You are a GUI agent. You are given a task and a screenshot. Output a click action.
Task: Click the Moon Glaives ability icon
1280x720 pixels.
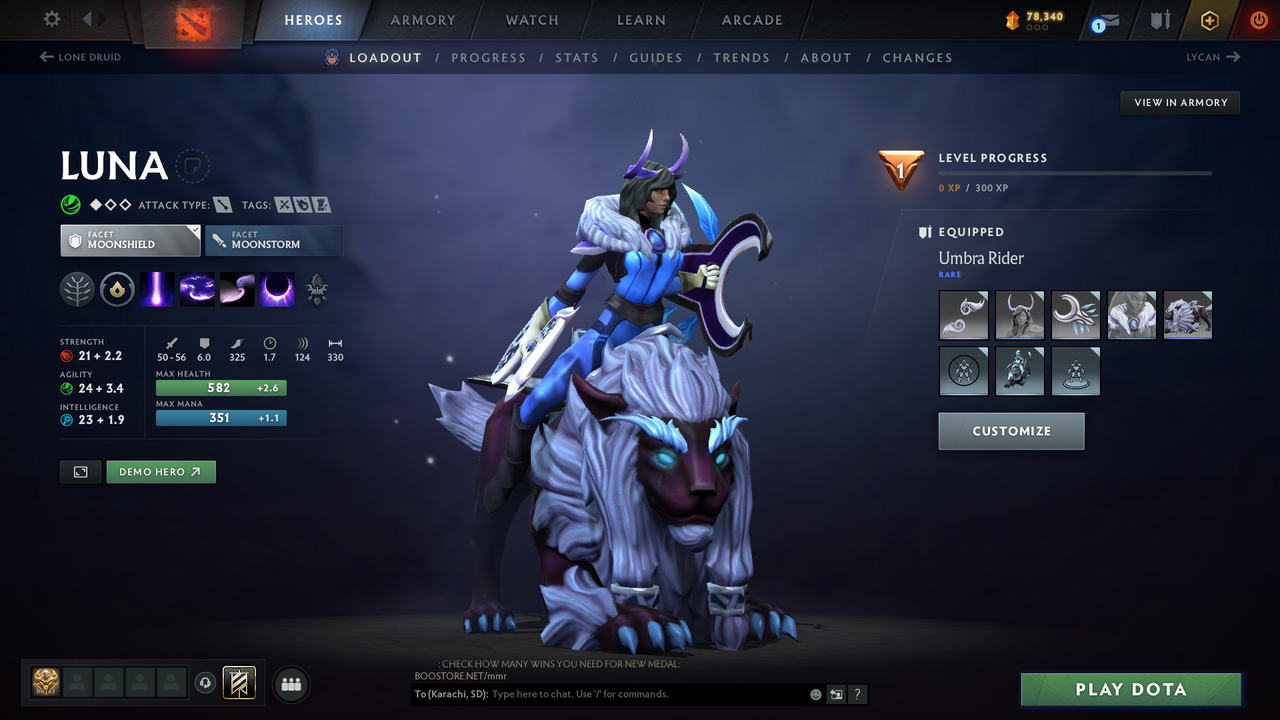pos(235,289)
